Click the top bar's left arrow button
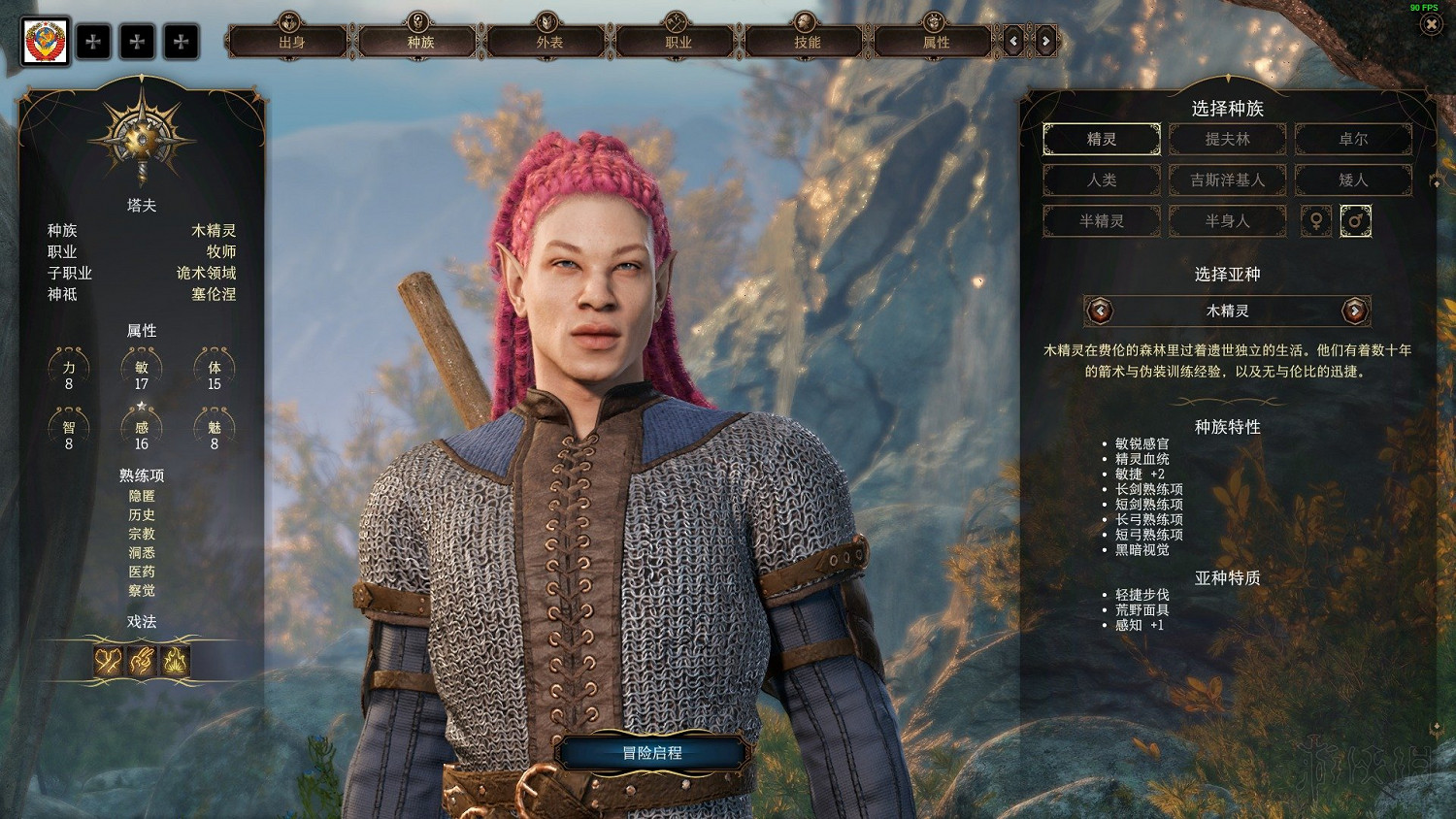The image size is (1456, 819). click(x=1014, y=41)
